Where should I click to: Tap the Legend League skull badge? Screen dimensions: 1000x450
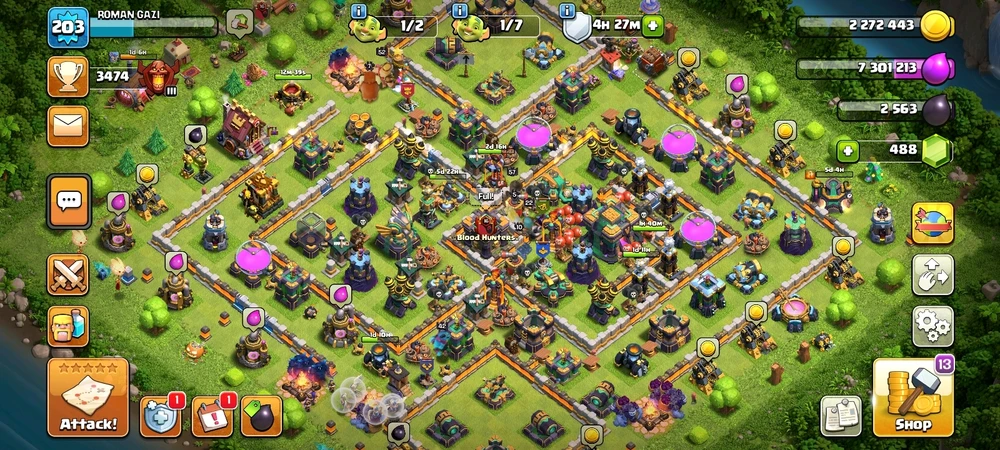157,76
